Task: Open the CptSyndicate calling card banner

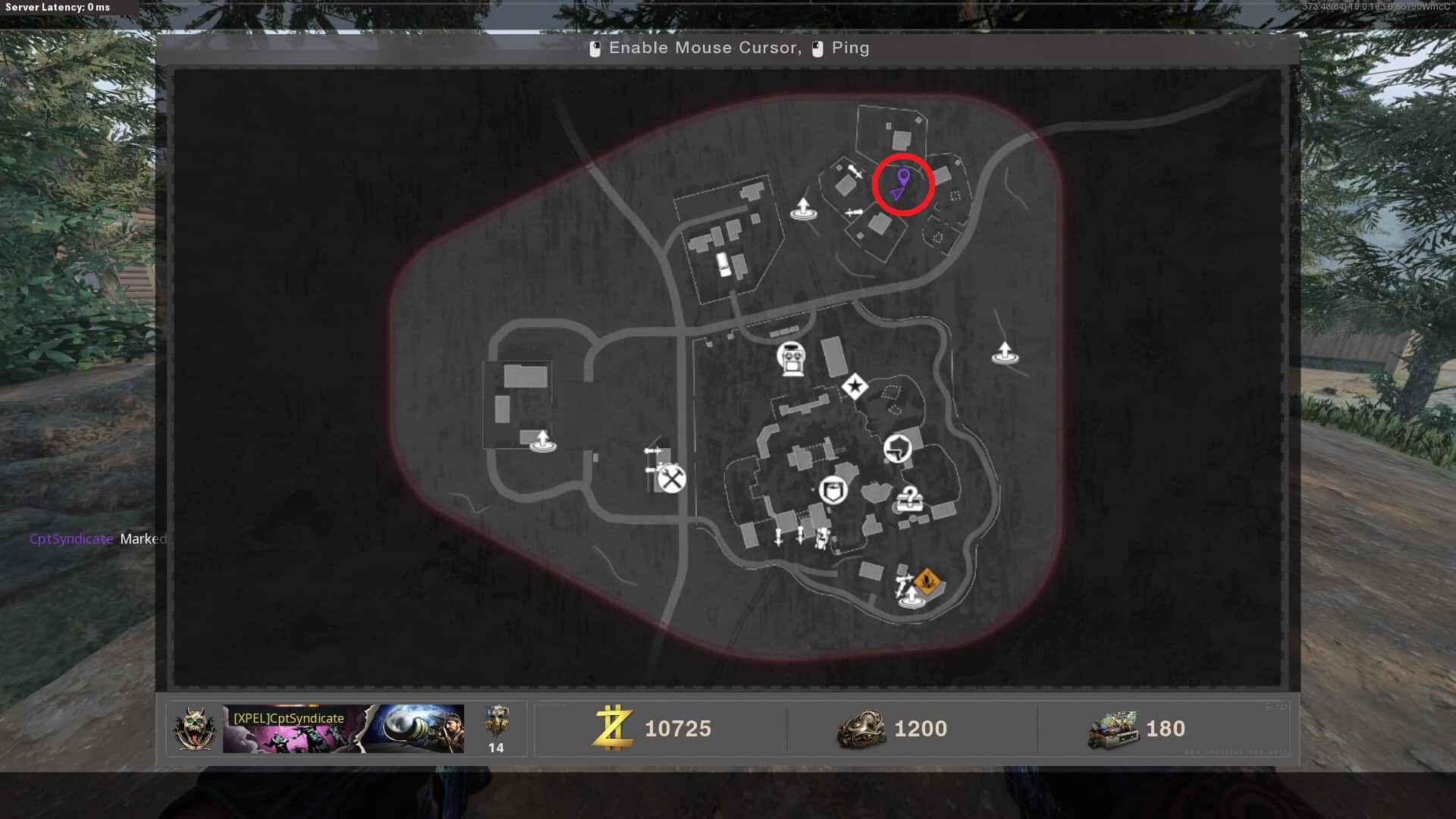Action: point(343,729)
